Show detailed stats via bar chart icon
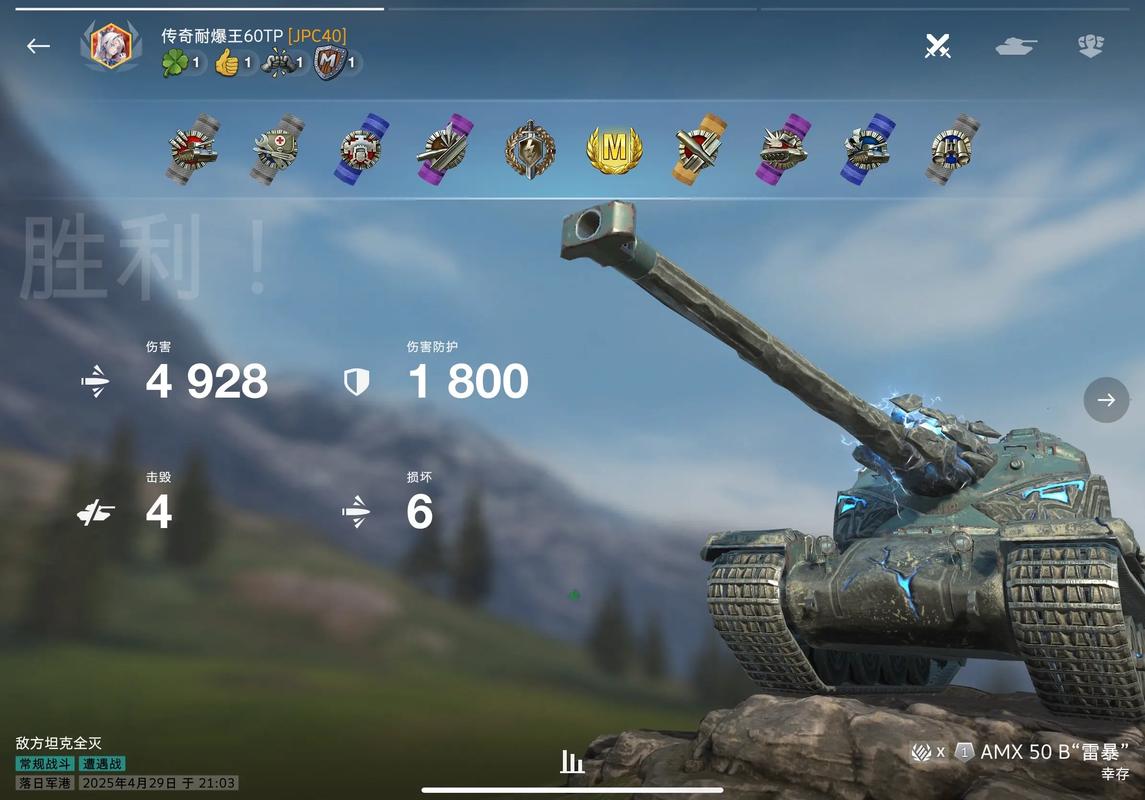The height and width of the screenshot is (800, 1145). coord(572,762)
